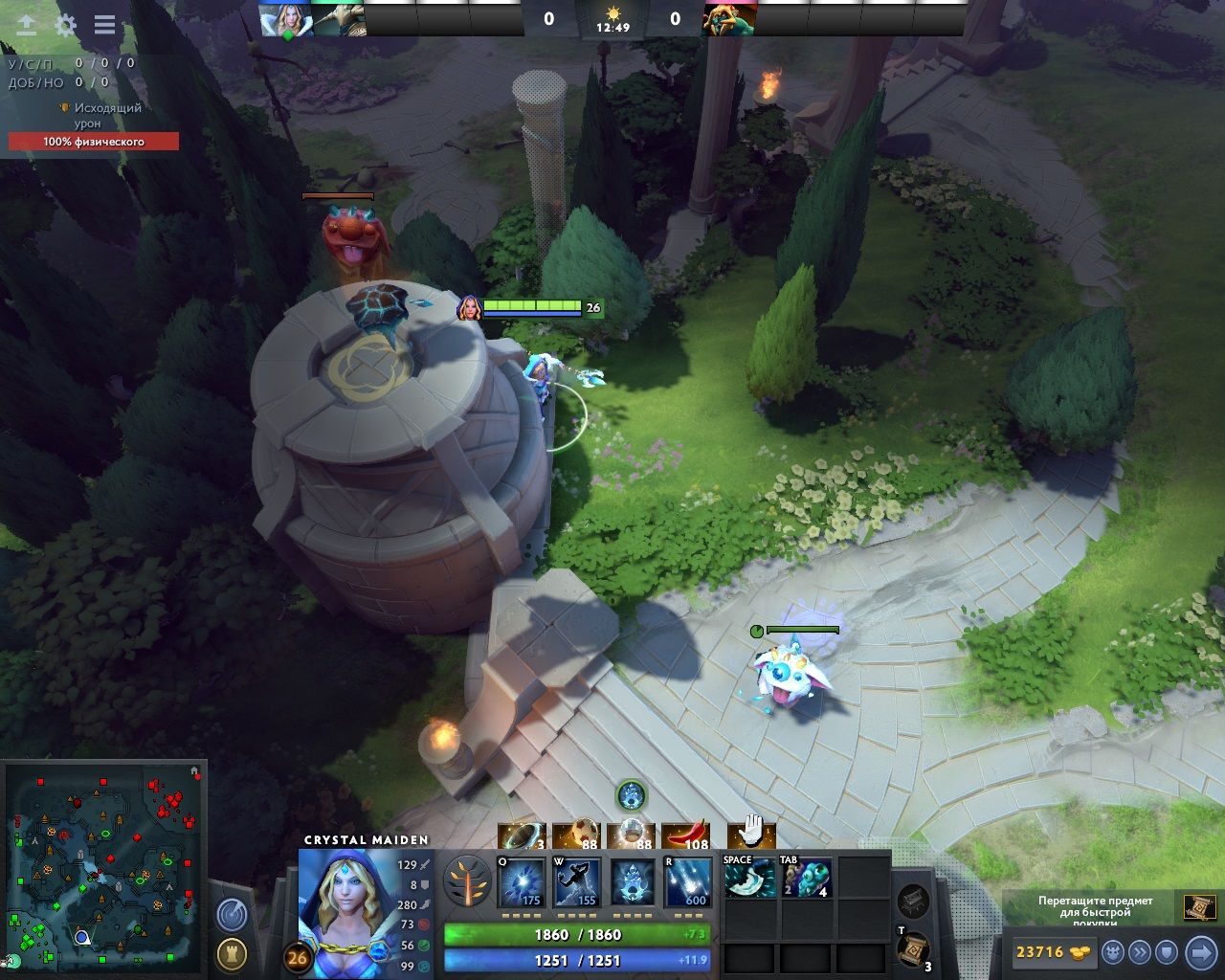Cast the Frostbite ability
The image size is (1225, 980).
tap(577, 882)
